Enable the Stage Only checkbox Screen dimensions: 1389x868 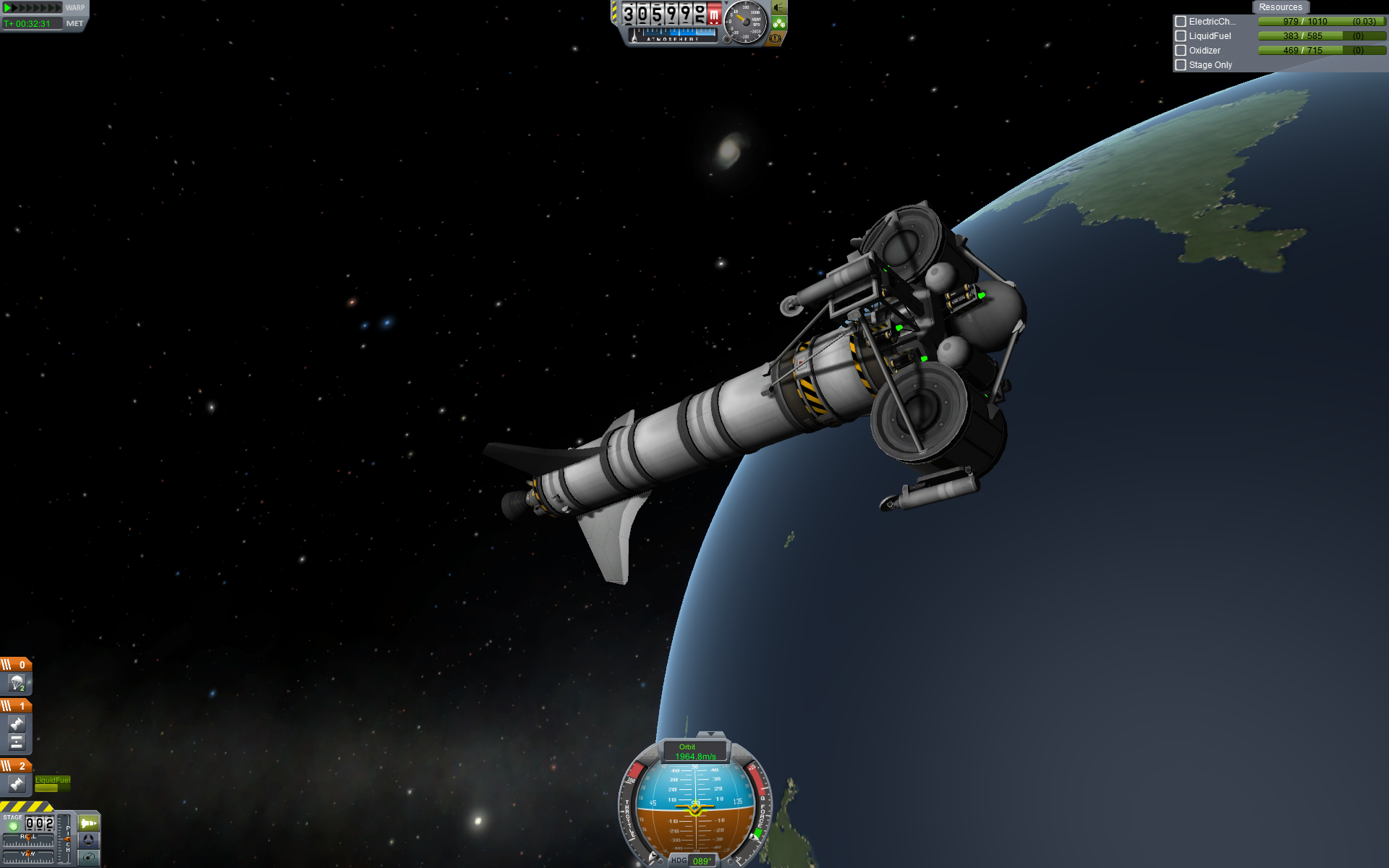(1181, 65)
